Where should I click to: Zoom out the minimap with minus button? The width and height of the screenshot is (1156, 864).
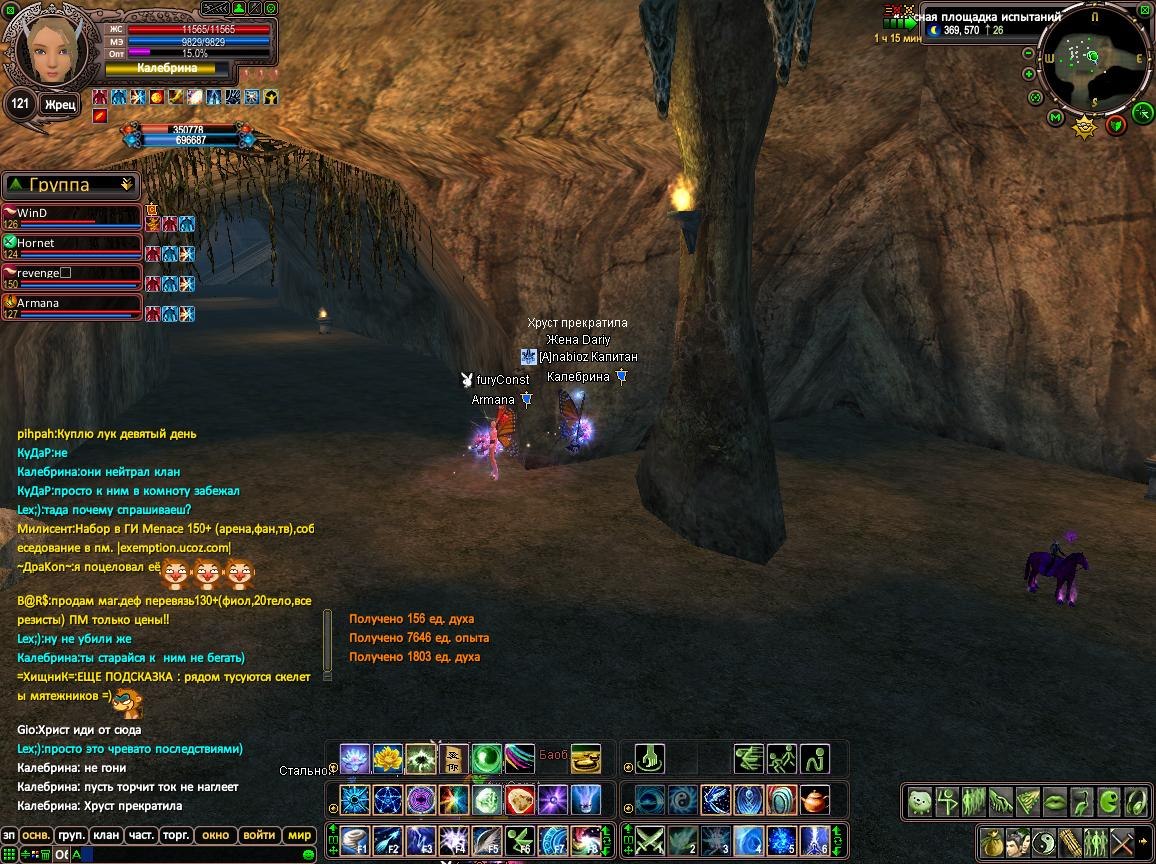click(1029, 52)
